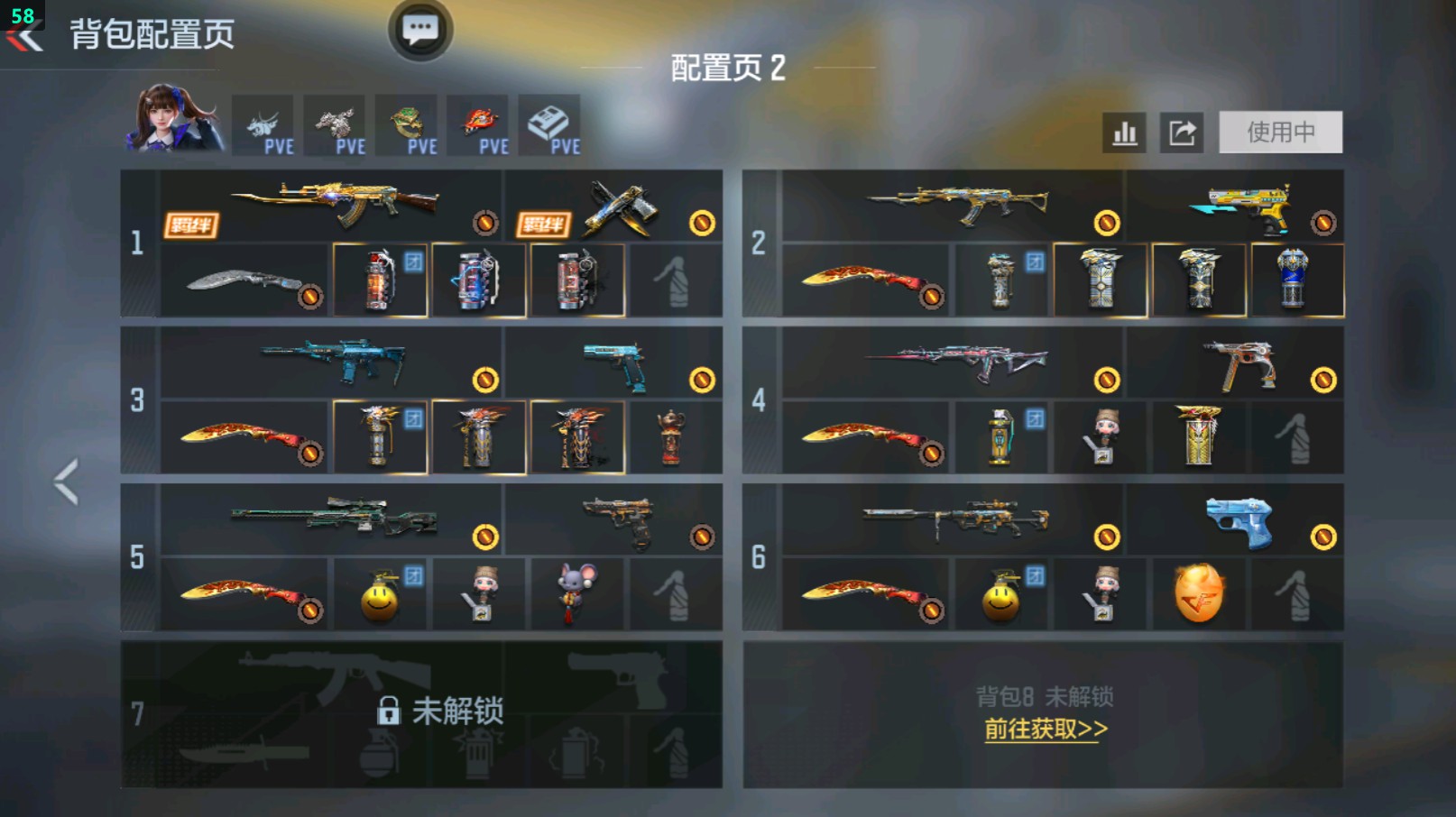This screenshot has width=1456, height=817.
Task: Toggle the yellow lock on loadout 1 golden AK
Action: point(486,222)
